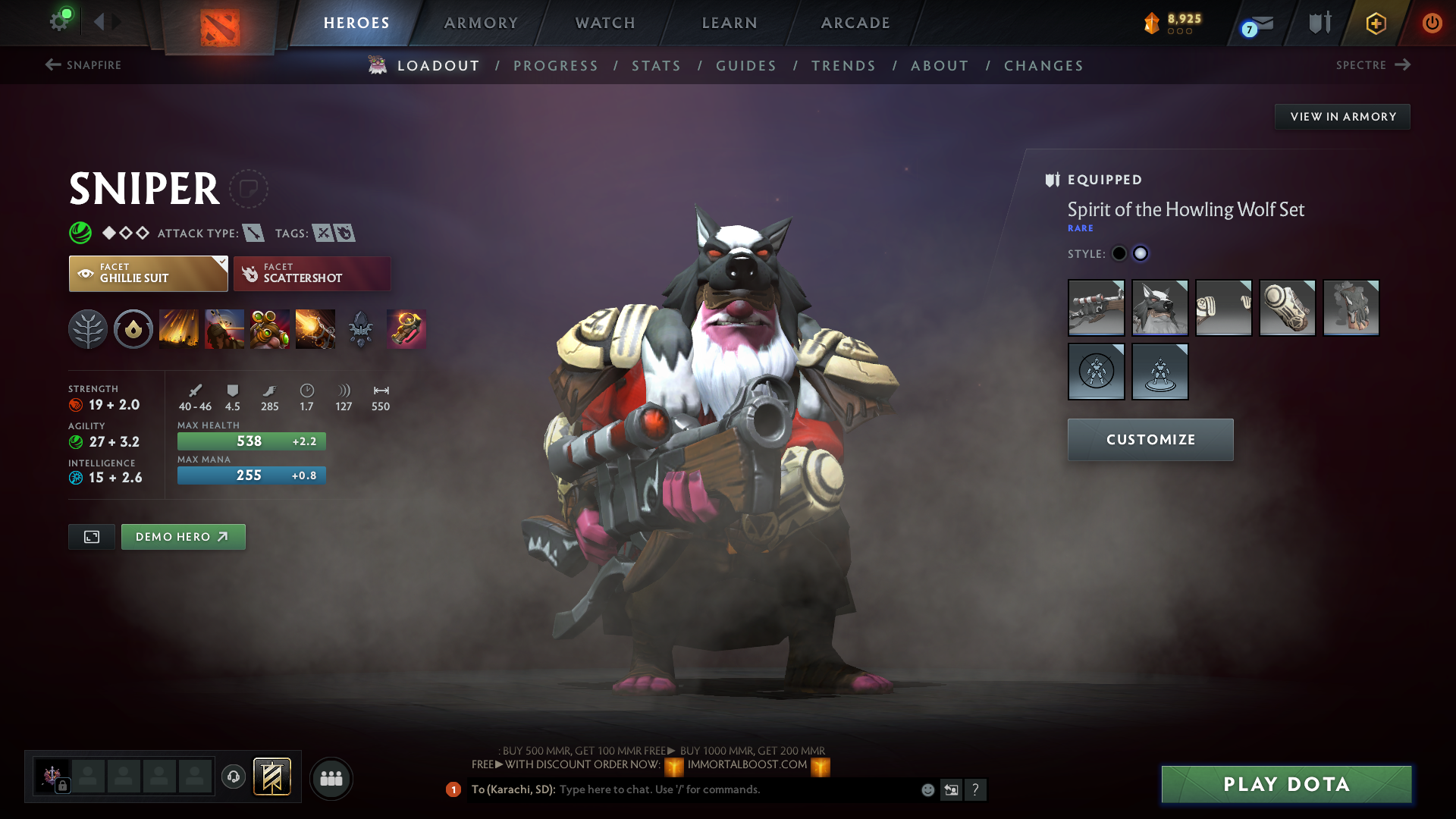Go to the Learn section

(x=730, y=23)
